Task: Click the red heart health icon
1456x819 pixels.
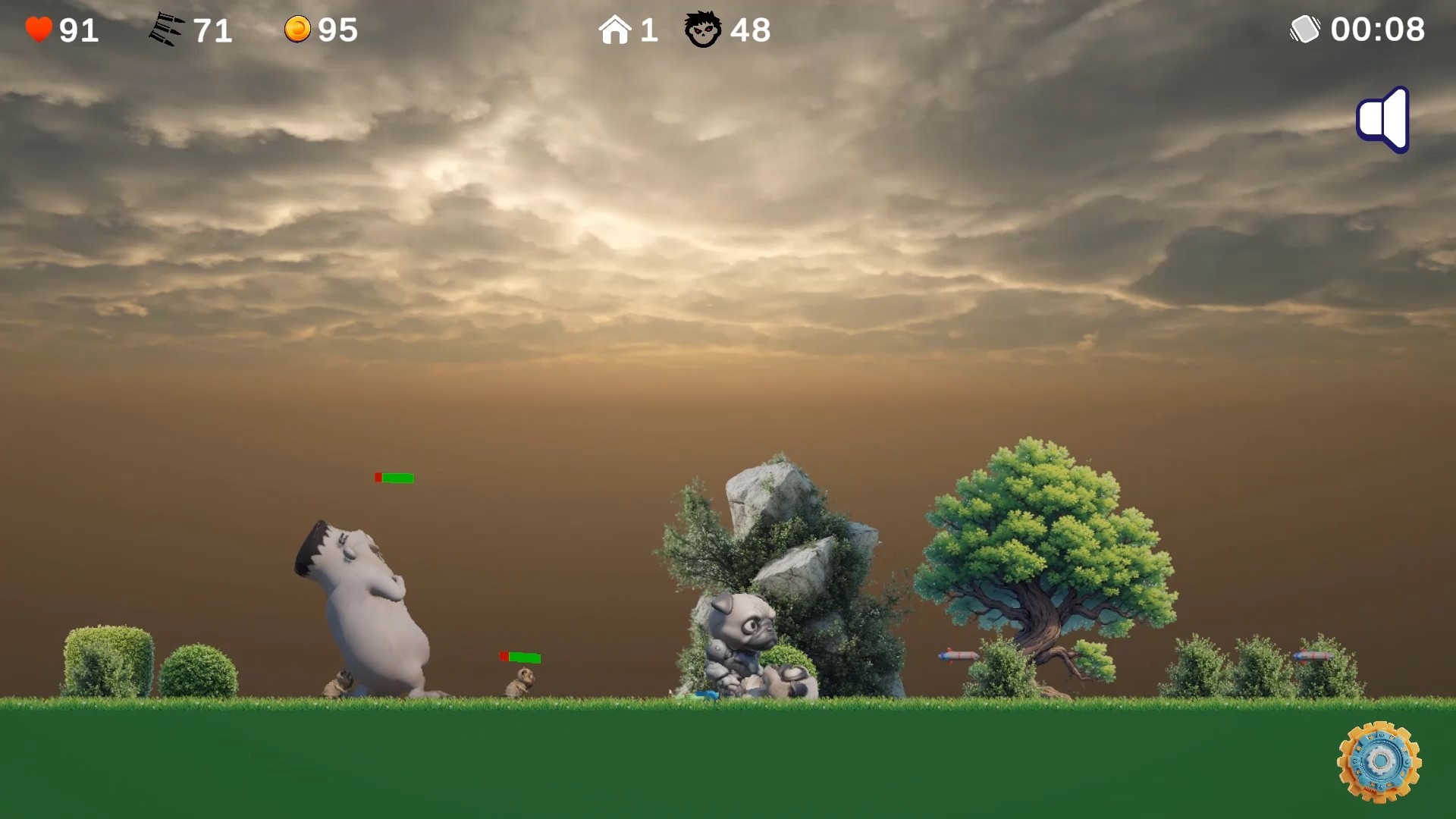Action: pos(39,29)
